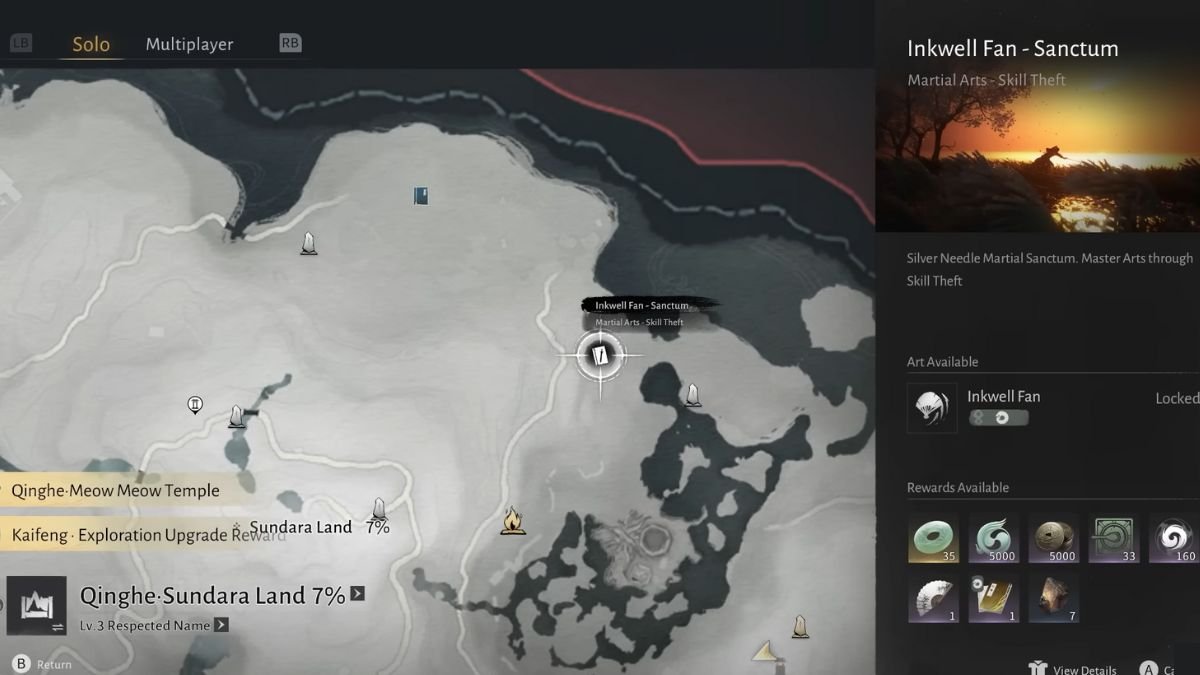This screenshot has height=675, width=1200.
Task: Inspect the jade ring reward showing 35
Action: (x=933, y=538)
